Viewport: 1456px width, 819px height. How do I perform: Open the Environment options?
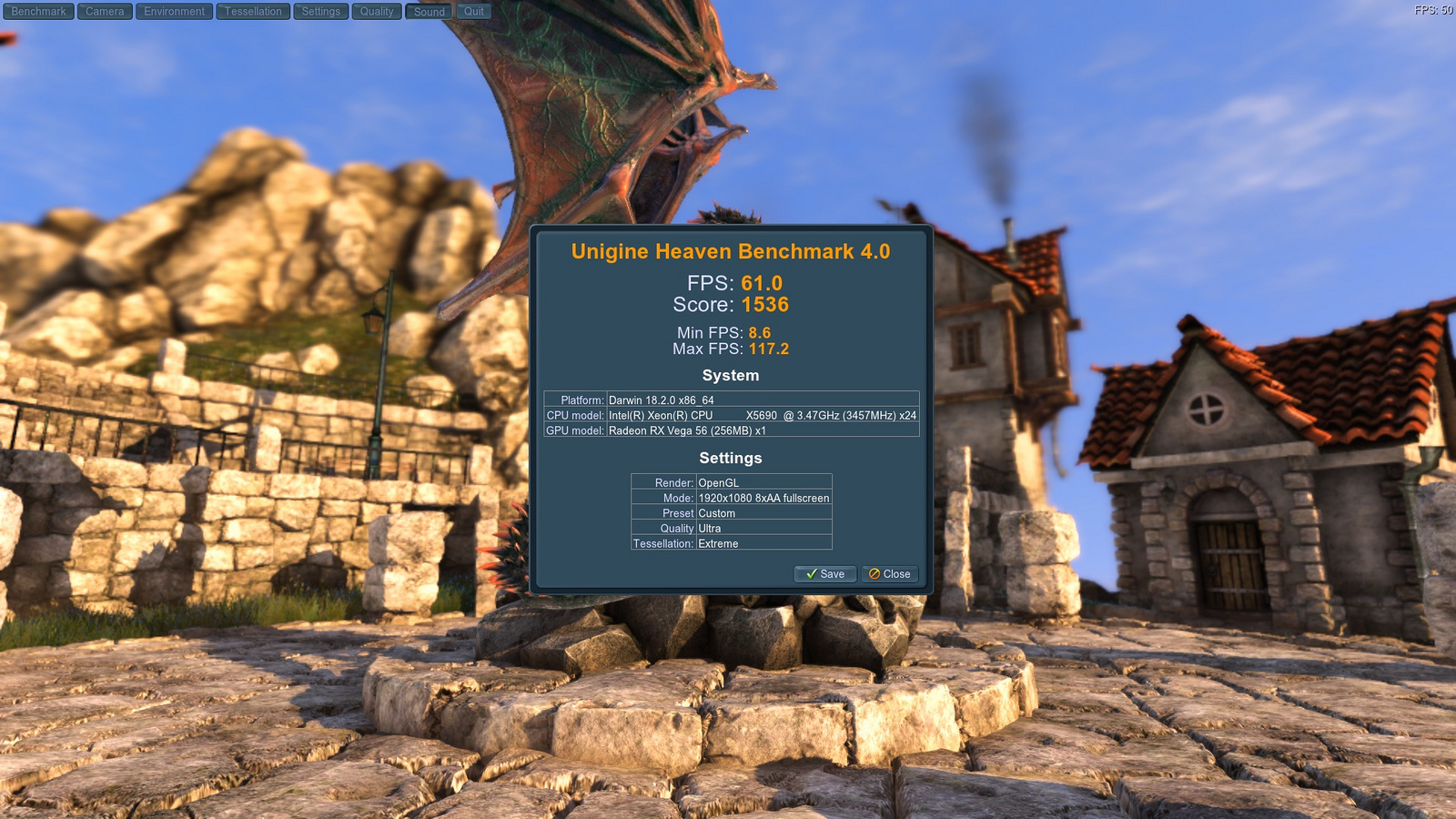coord(174,12)
